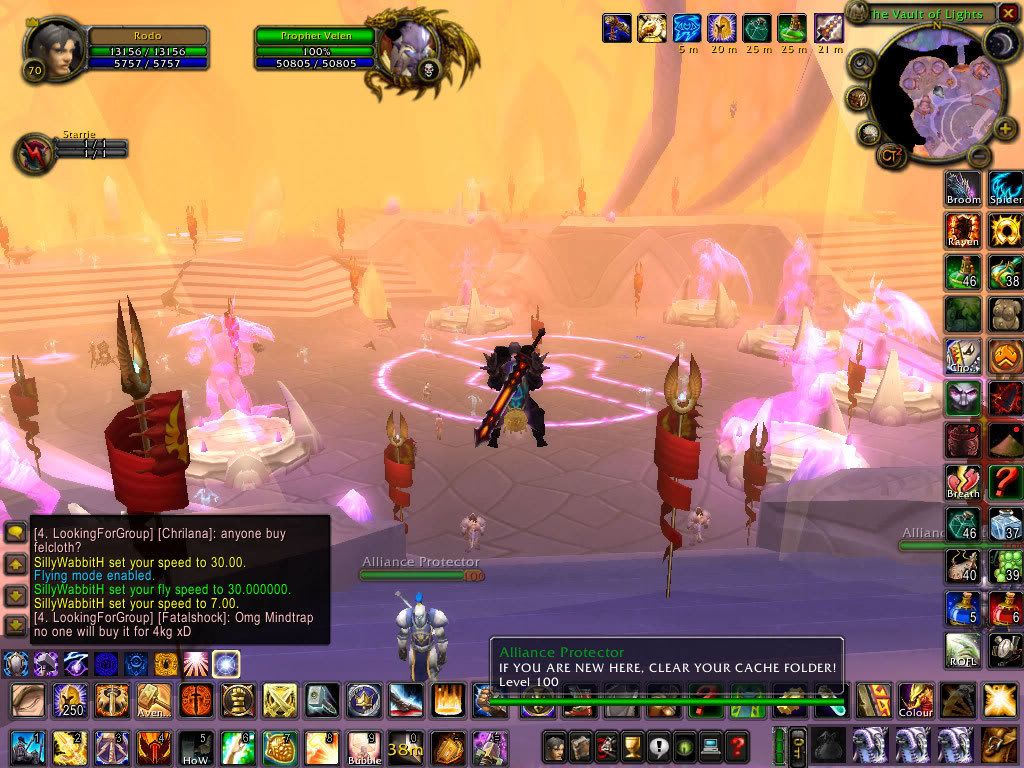Viewport: 1024px width, 768px height.
Task: Click the Colour dragon icon slot
Action: point(915,700)
